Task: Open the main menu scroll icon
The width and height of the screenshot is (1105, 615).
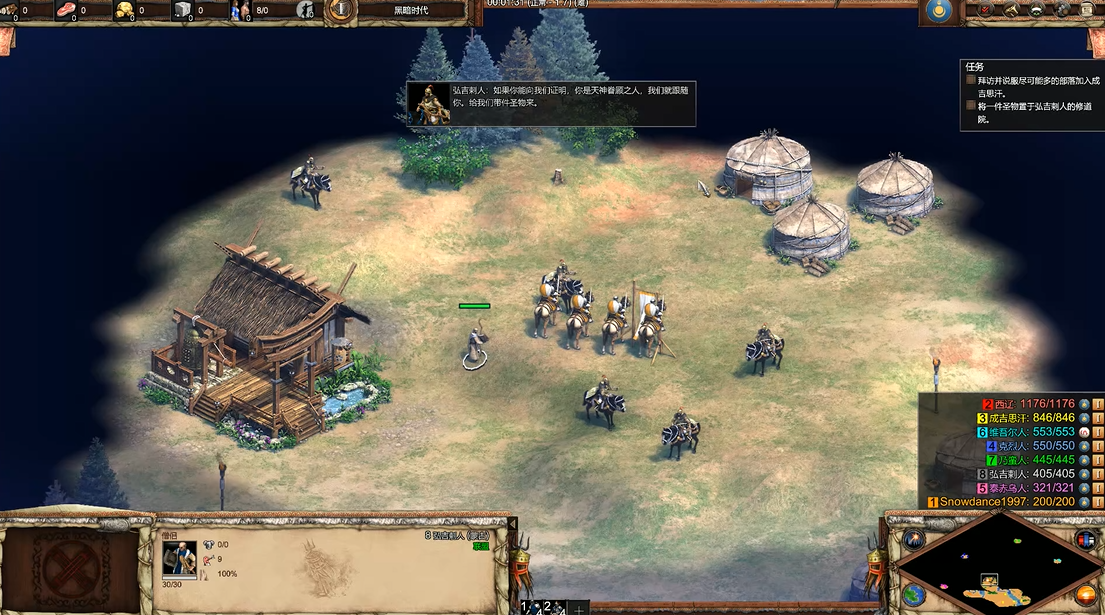Action: tap(1086, 10)
